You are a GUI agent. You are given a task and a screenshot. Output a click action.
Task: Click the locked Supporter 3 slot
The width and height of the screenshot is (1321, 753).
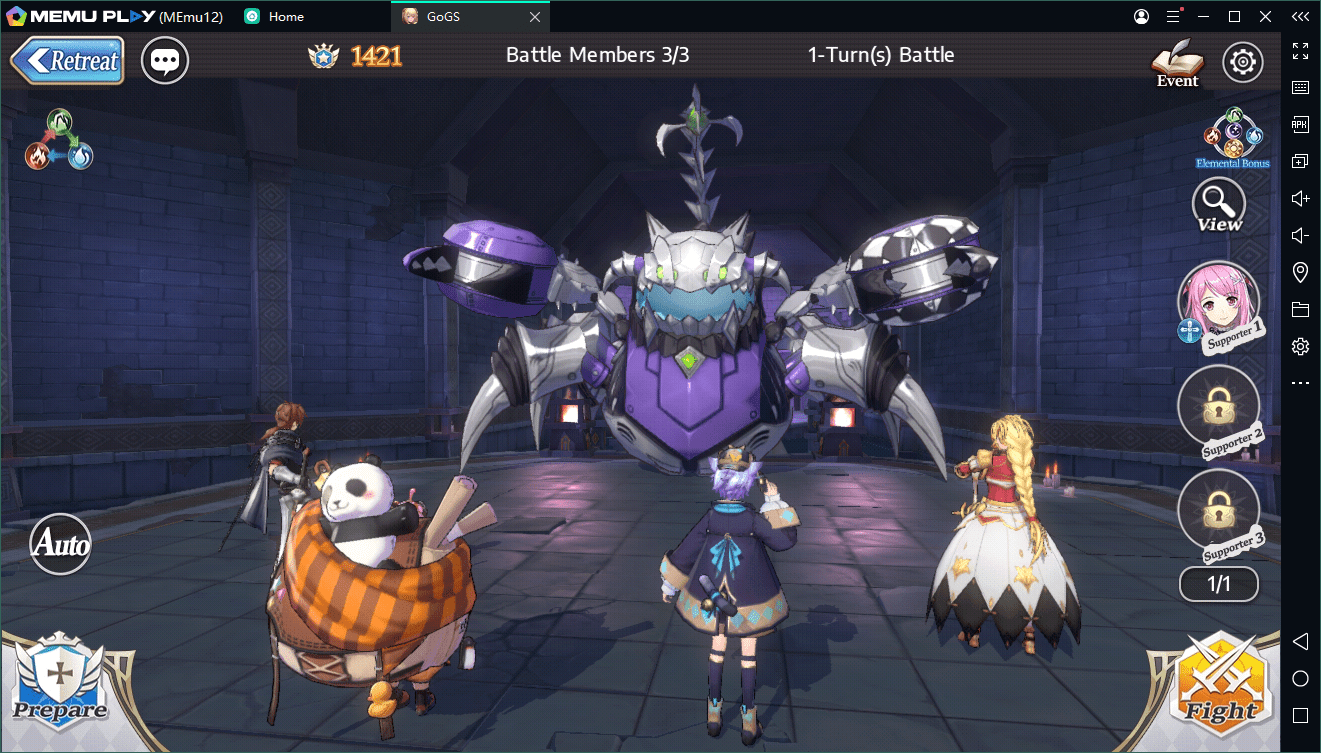click(1218, 510)
